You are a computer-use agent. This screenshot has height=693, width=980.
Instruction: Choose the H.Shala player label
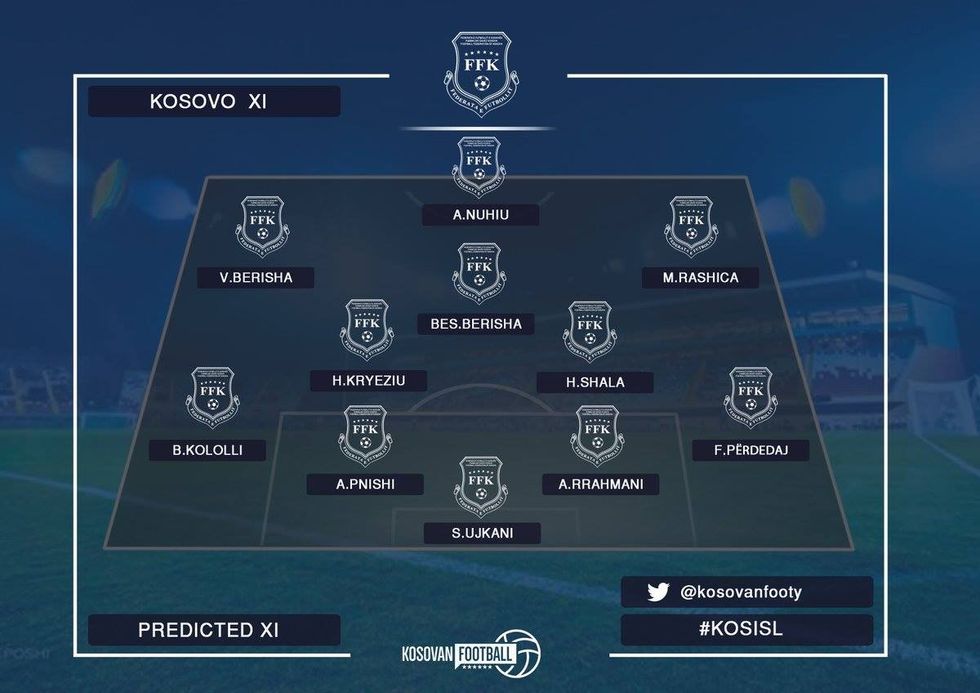(595, 382)
